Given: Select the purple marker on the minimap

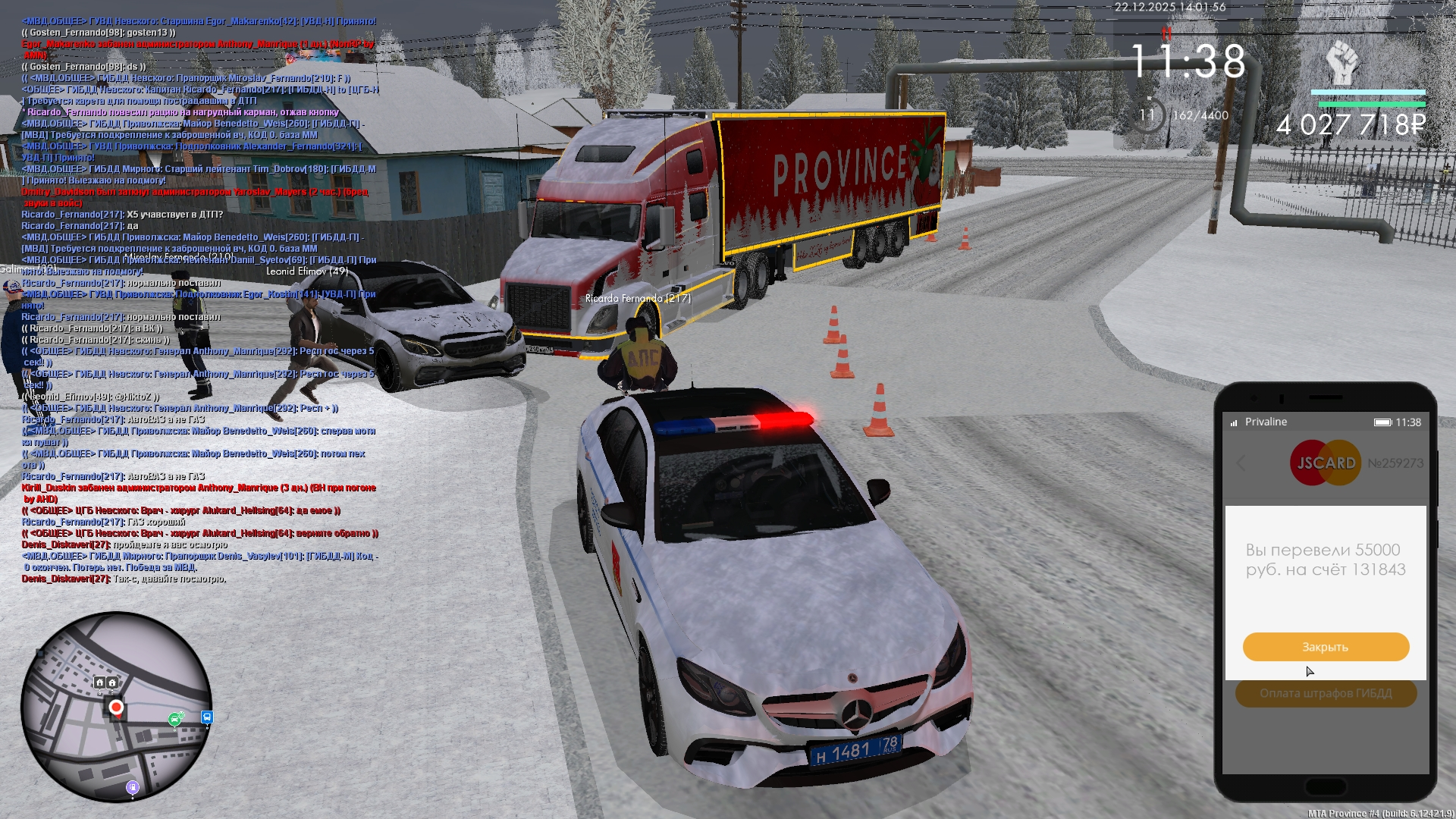Looking at the screenshot, I should click(x=133, y=787).
